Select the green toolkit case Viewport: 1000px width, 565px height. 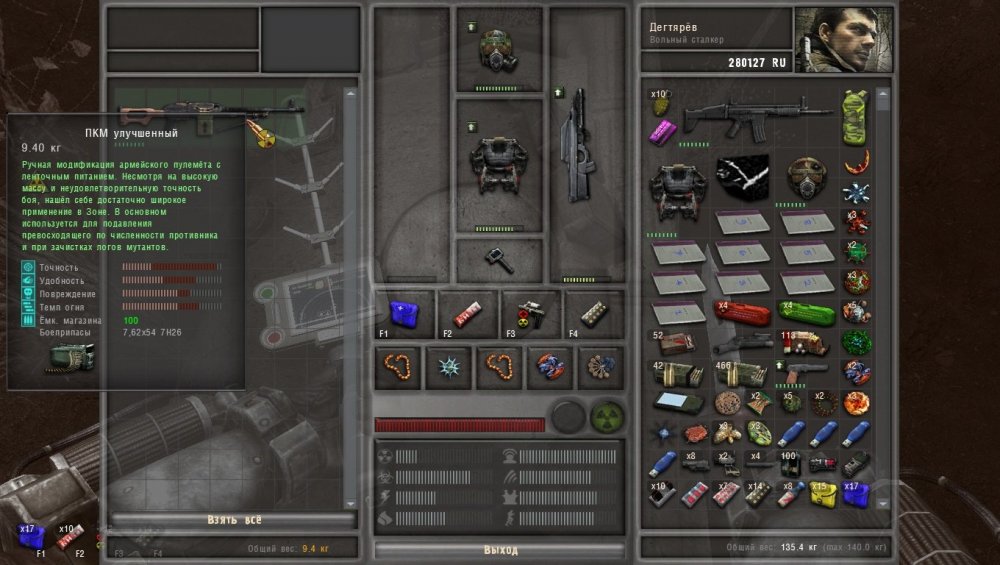[805, 312]
